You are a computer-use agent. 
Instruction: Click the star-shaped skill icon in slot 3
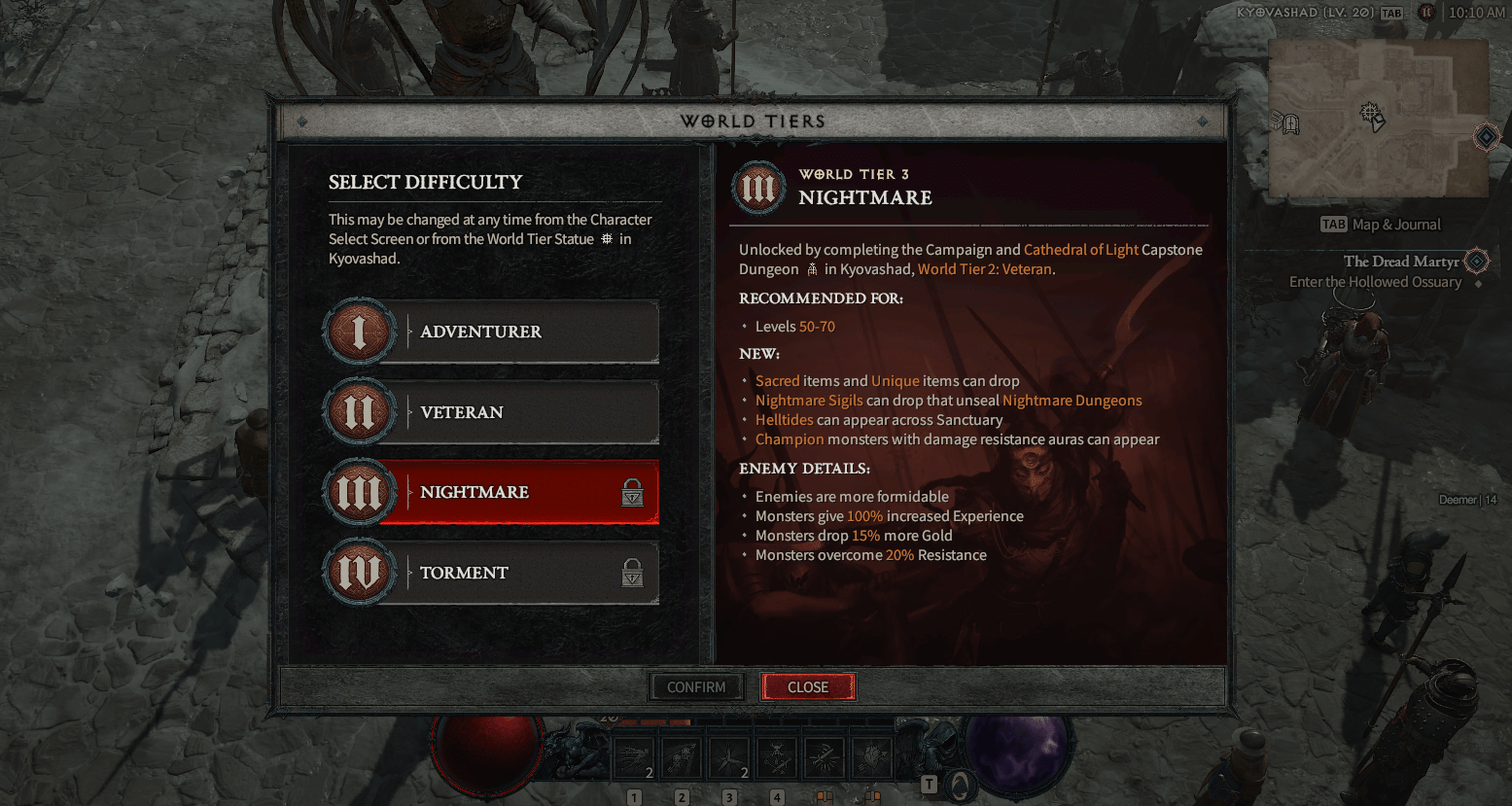(728, 755)
